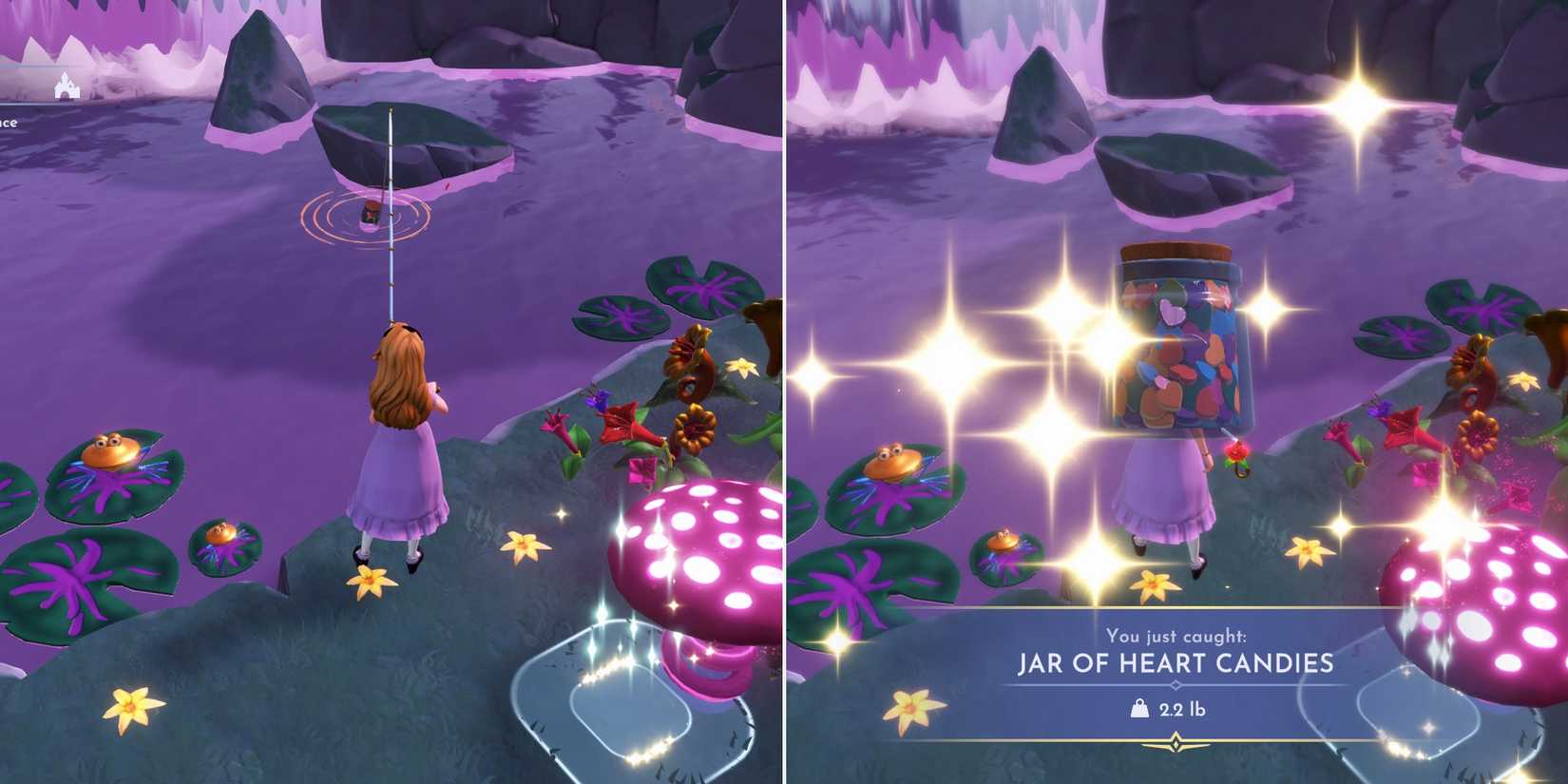Screen dimensions: 1568x784
Task: Select the weight icon next to 2.2 lb
Action: click(x=1138, y=707)
